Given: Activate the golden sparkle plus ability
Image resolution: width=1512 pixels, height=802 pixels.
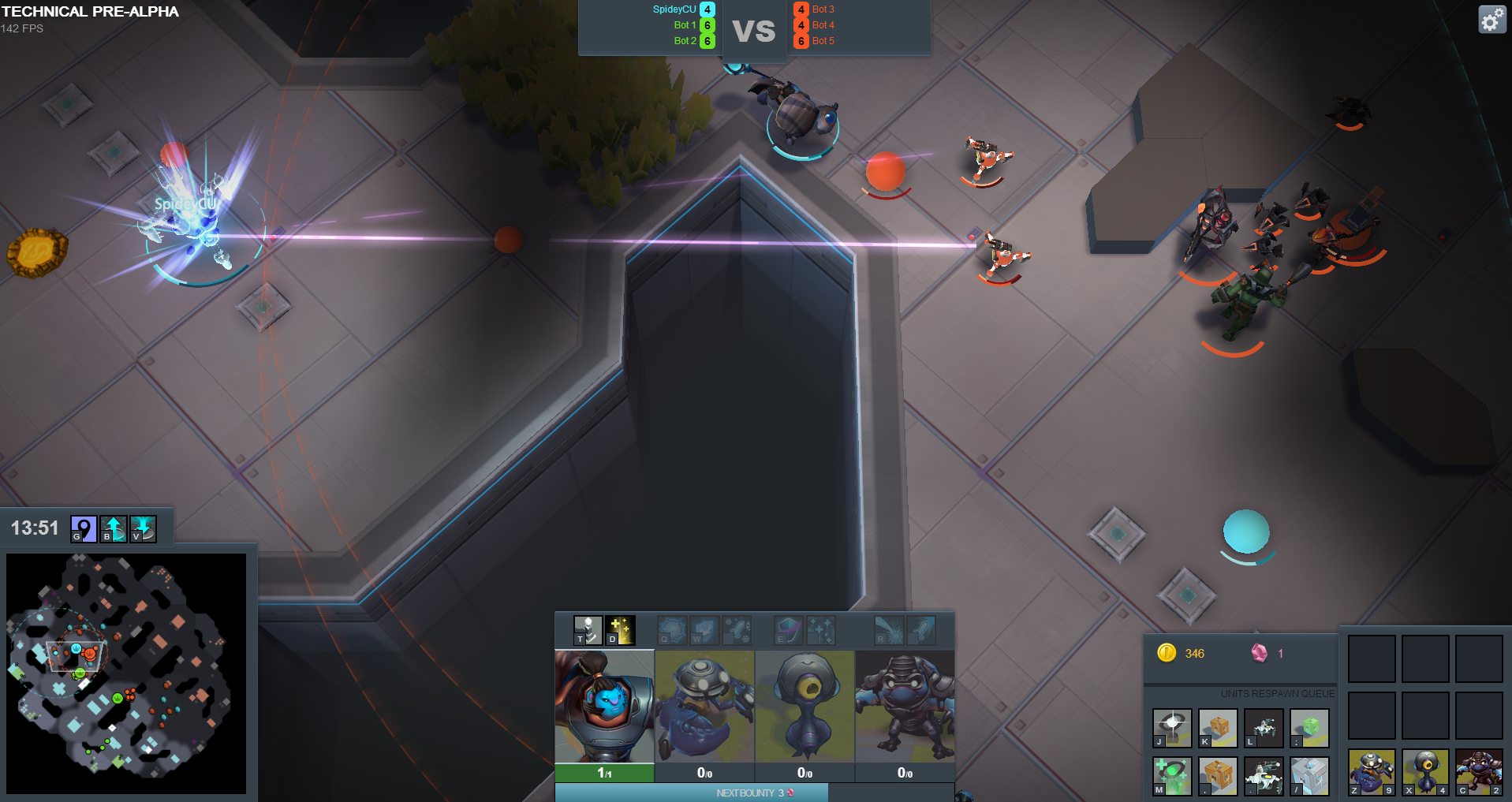Looking at the screenshot, I should point(620,630).
